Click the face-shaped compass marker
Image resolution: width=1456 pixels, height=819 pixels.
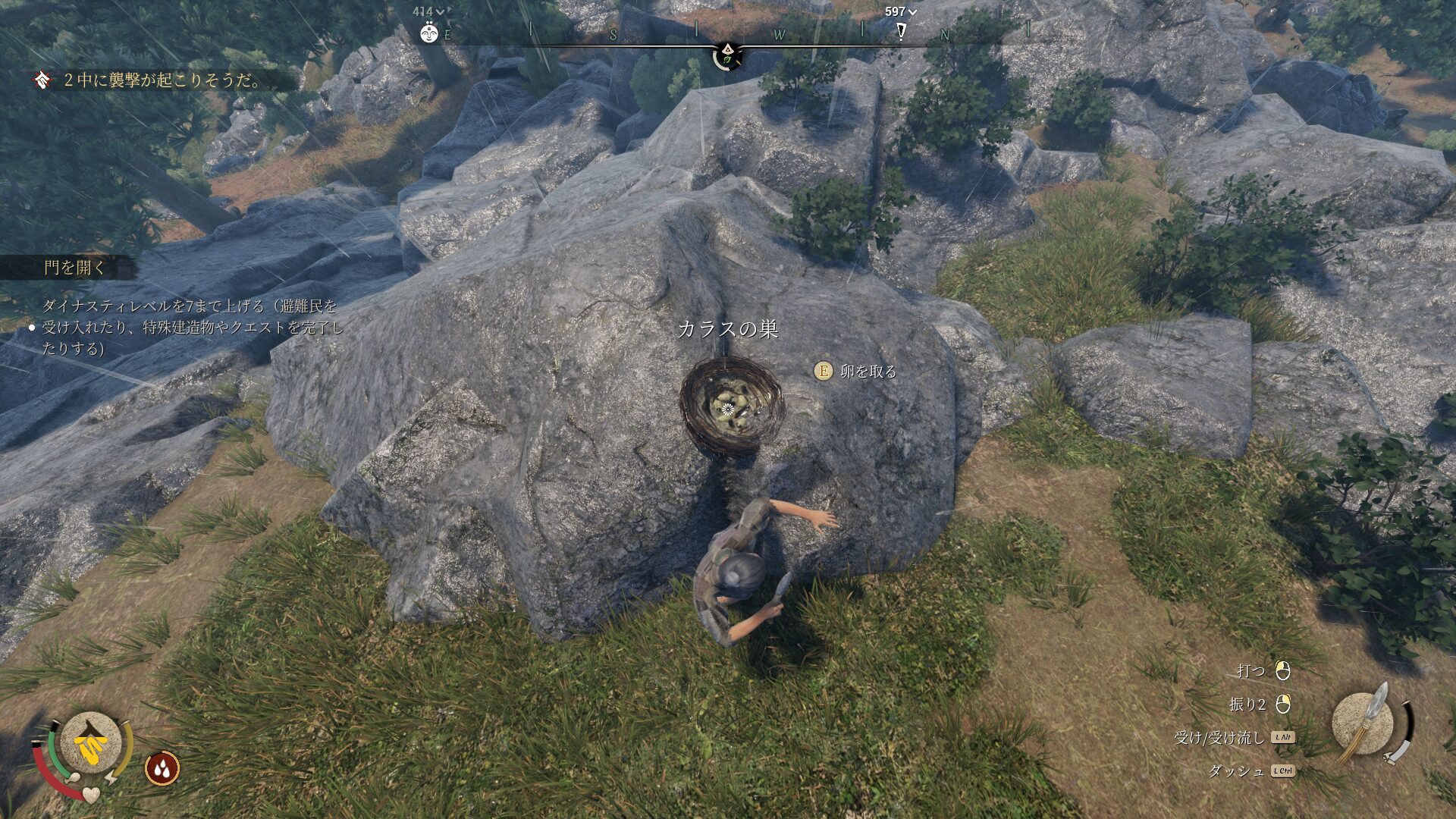[x=429, y=33]
